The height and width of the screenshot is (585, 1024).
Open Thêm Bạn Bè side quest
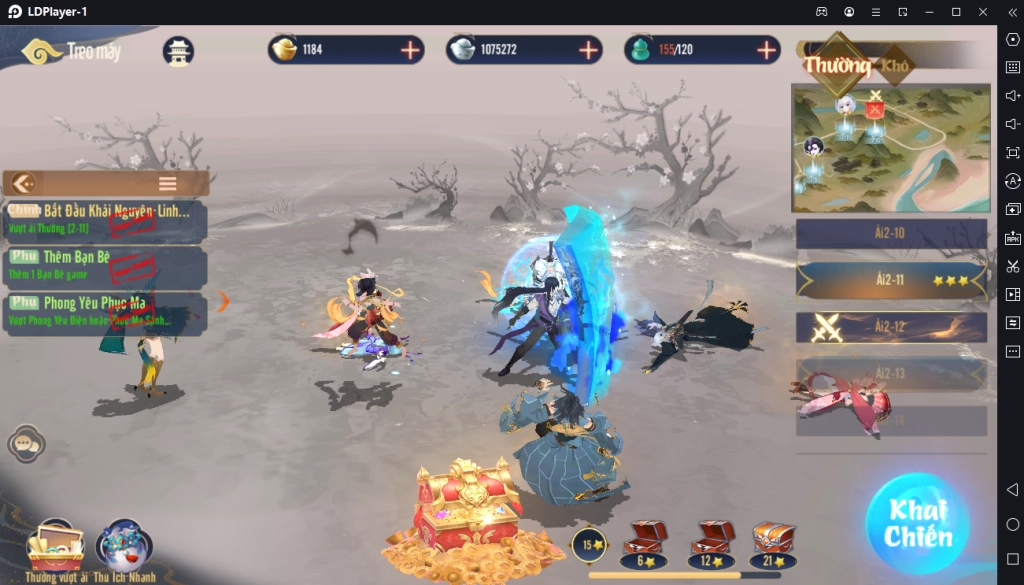pos(106,265)
